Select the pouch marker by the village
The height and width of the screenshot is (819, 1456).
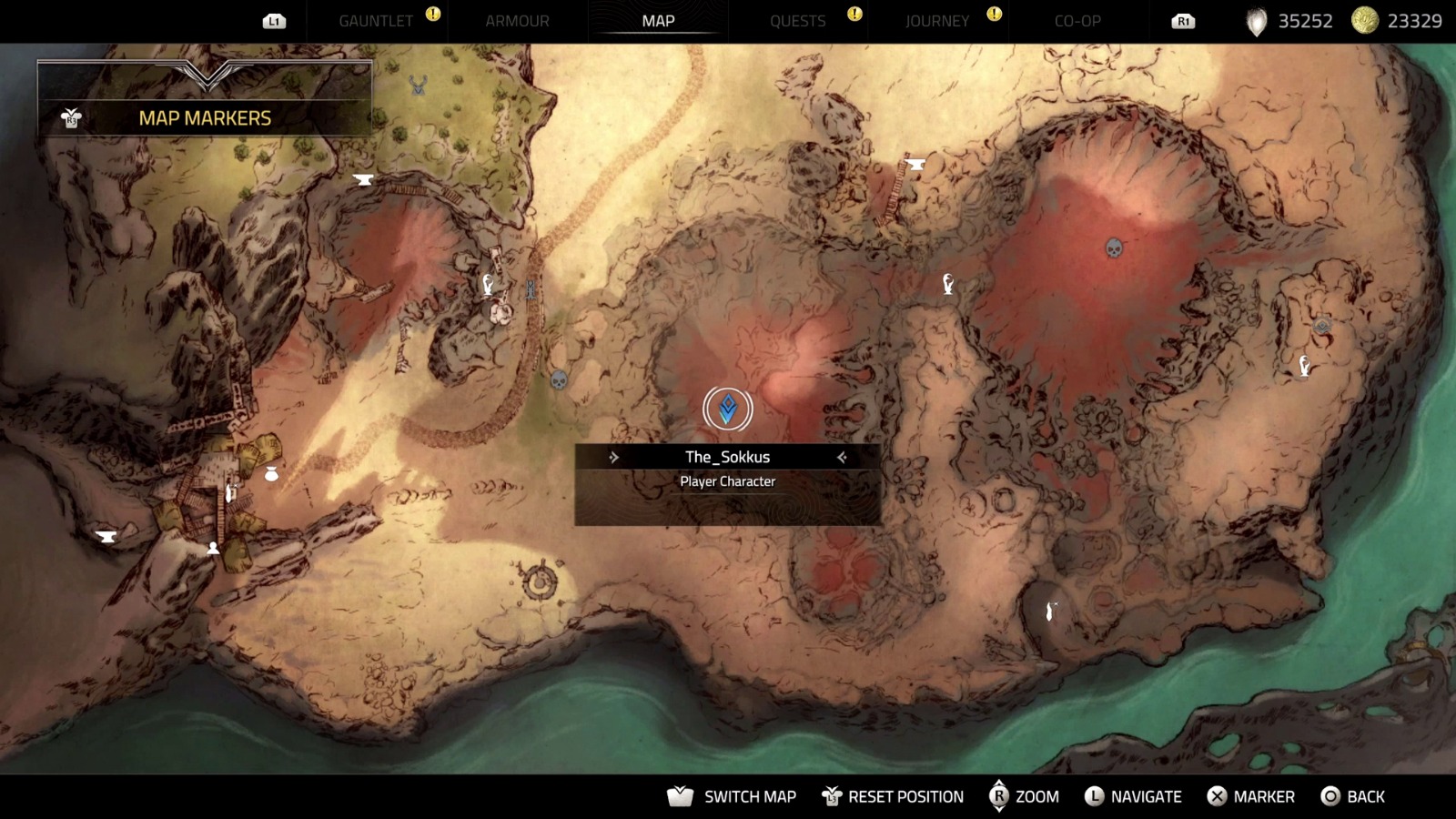pos(270,473)
